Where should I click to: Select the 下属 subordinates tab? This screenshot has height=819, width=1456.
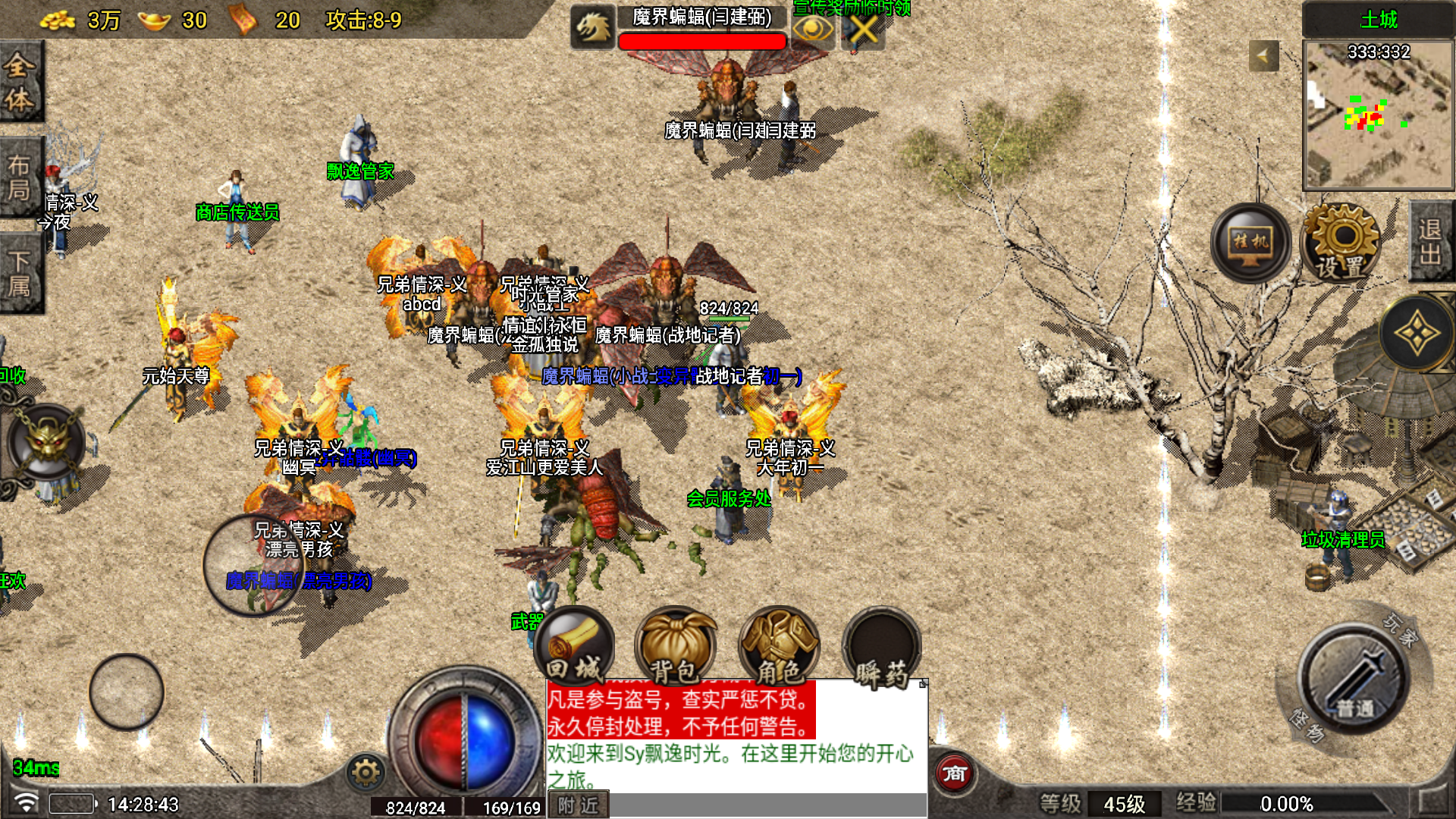pos(20,273)
